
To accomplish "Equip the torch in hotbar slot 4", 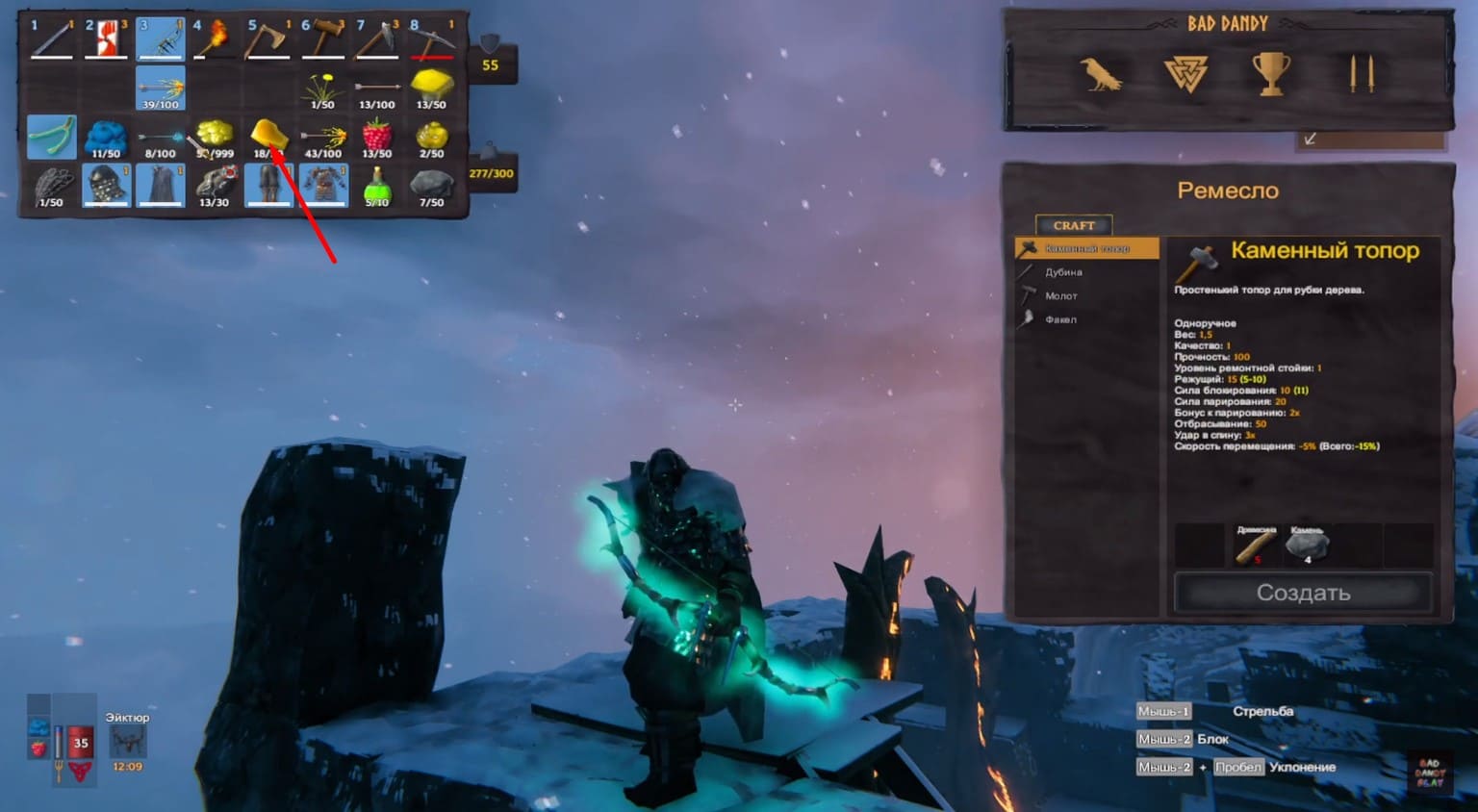I will [x=215, y=39].
